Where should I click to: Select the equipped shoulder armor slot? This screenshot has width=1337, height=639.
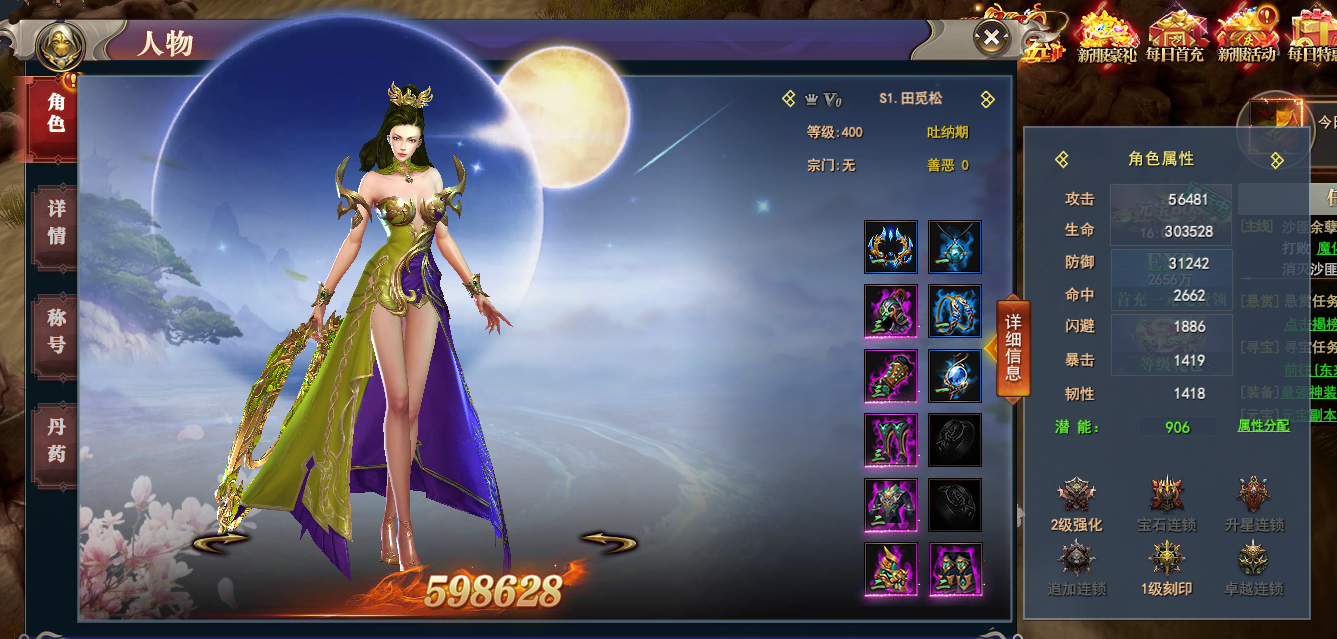(x=890, y=311)
